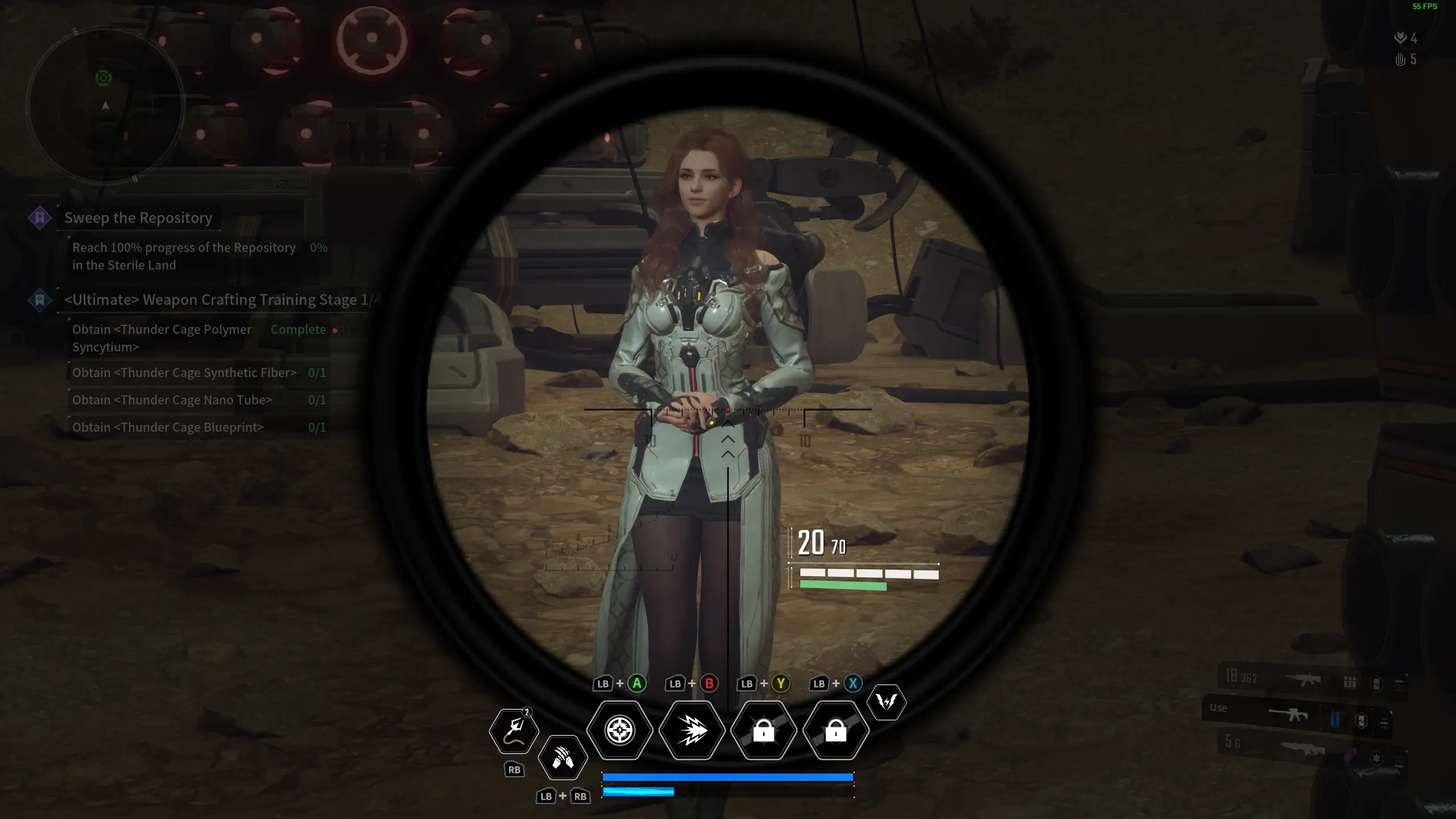Select the Thunder Cage Synthetic Fiber objective
This screenshot has height=819, width=1456.
pyautogui.click(x=184, y=373)
